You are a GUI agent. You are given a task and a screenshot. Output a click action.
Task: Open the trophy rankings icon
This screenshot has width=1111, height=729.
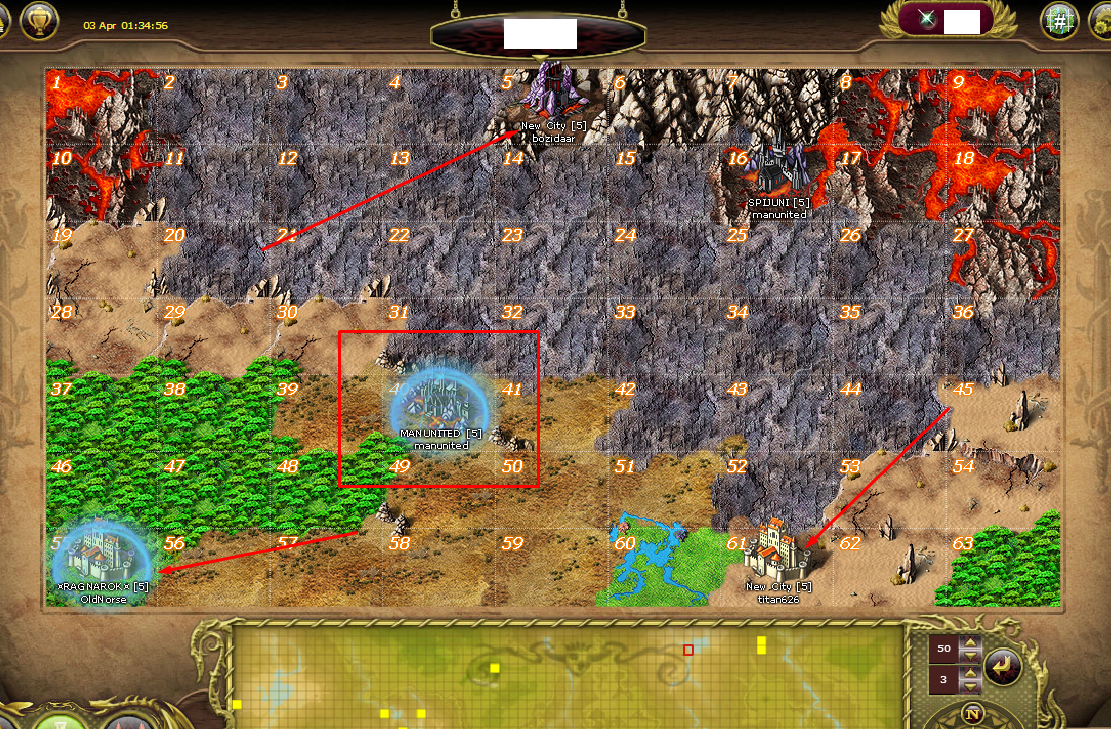tap(39, 19)
